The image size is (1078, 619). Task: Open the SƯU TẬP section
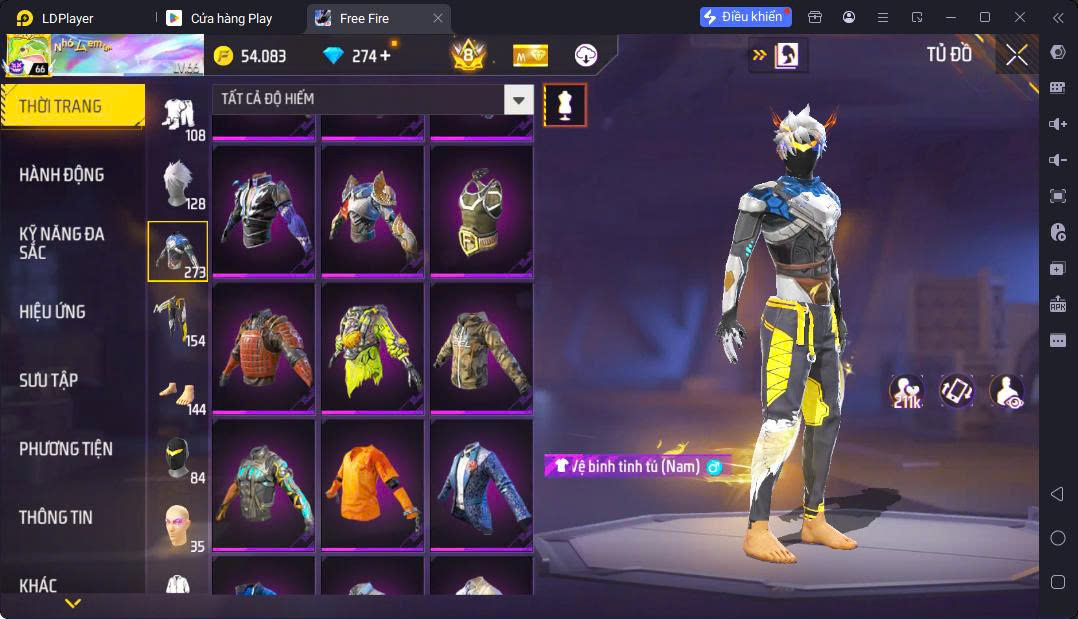(x=49, y=380)
